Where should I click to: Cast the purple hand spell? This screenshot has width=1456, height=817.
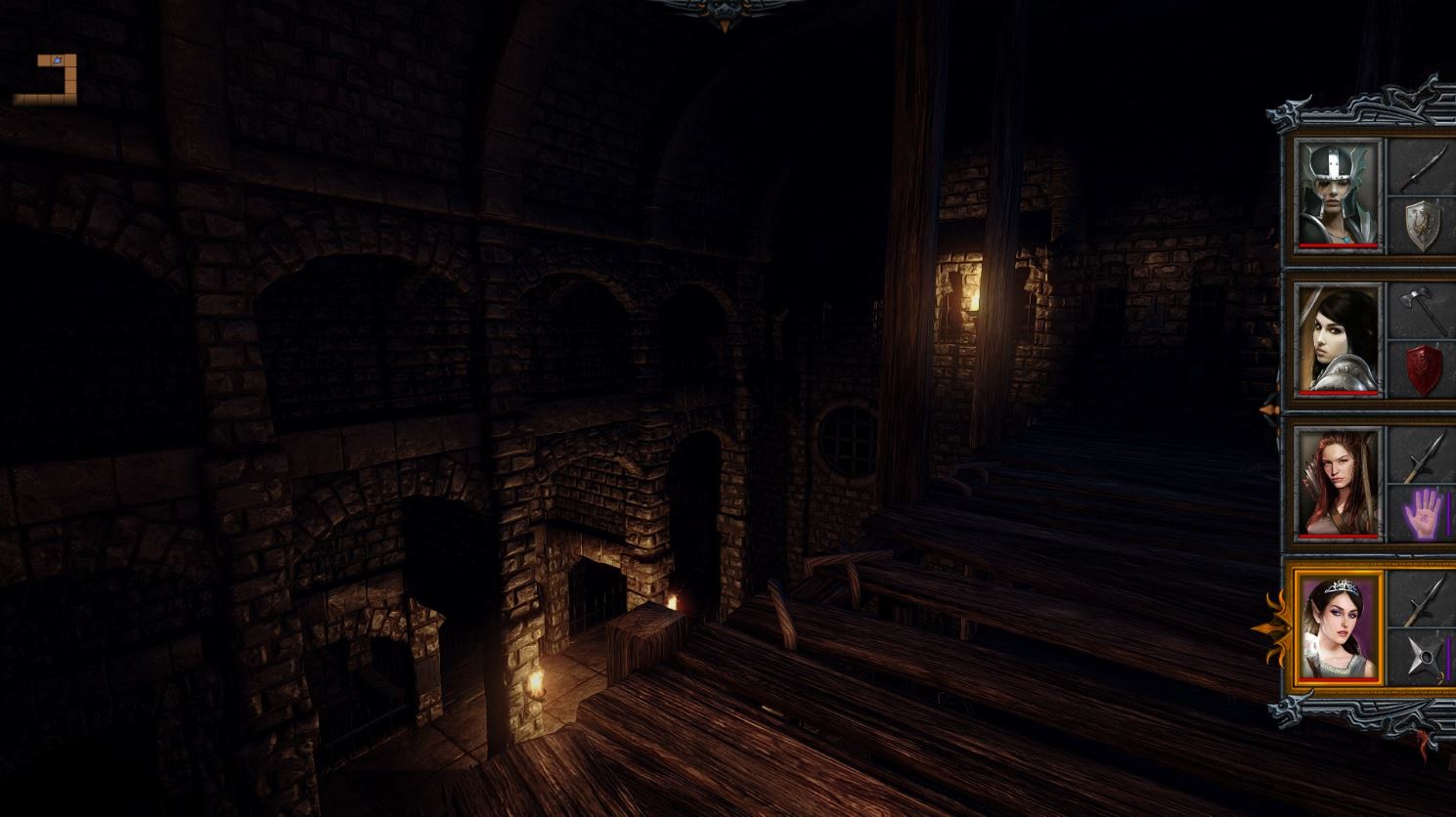(1423, 513)
